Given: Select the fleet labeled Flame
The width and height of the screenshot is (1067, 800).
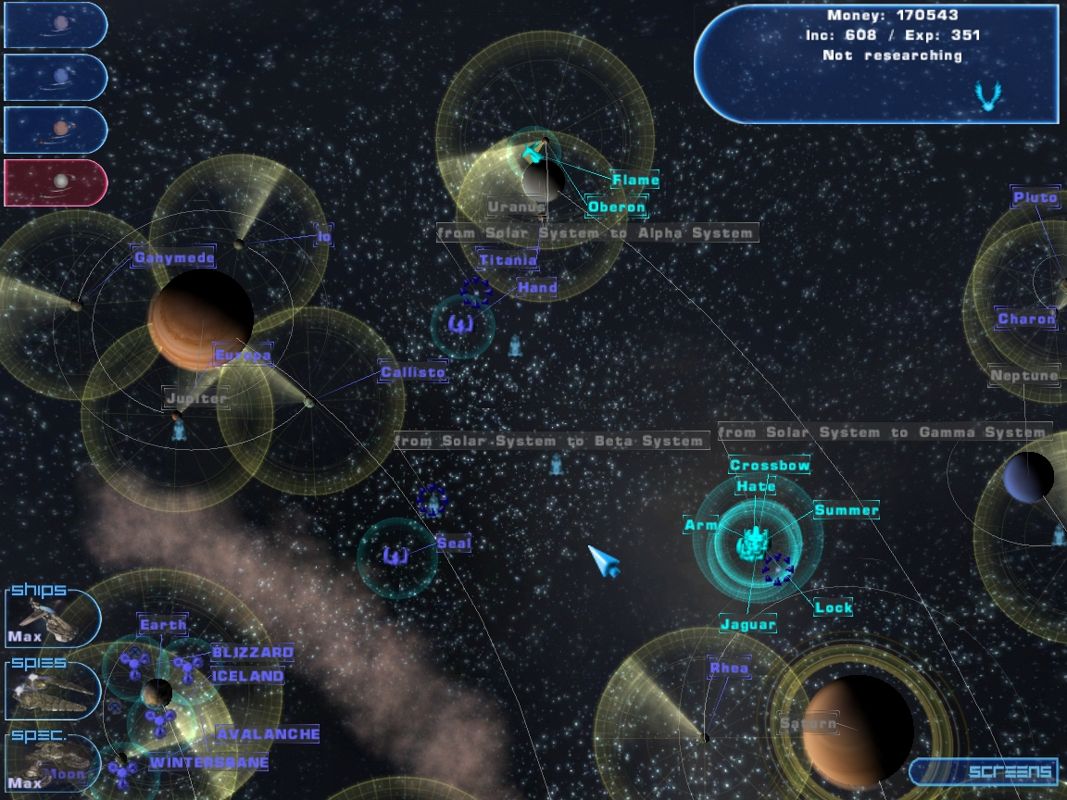Looking at the screenshot, I should point(636,180).
